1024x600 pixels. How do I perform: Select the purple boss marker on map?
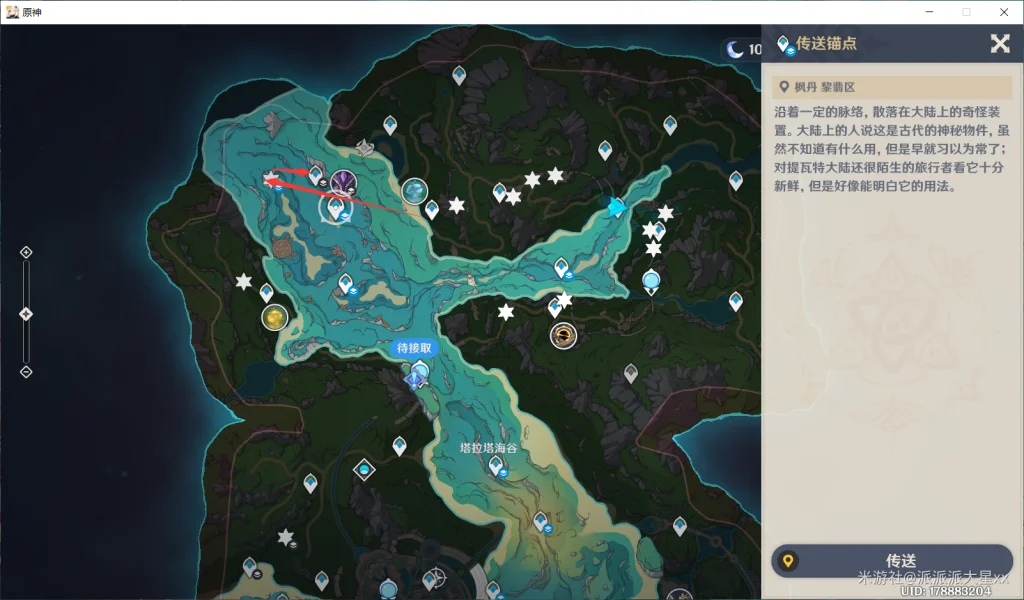pos(344,183)
